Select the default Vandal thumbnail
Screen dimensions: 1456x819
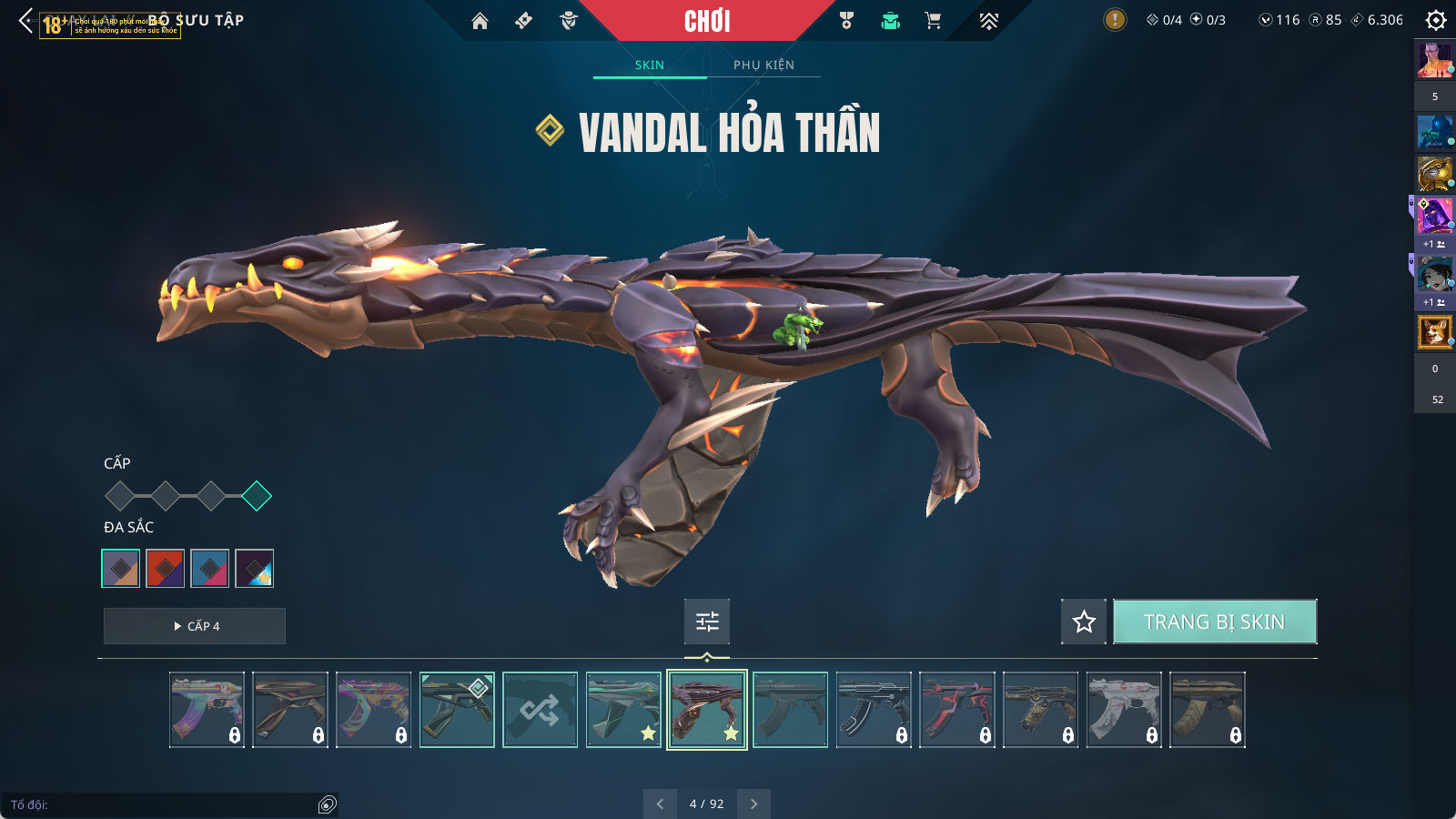[x=791, y=710]
